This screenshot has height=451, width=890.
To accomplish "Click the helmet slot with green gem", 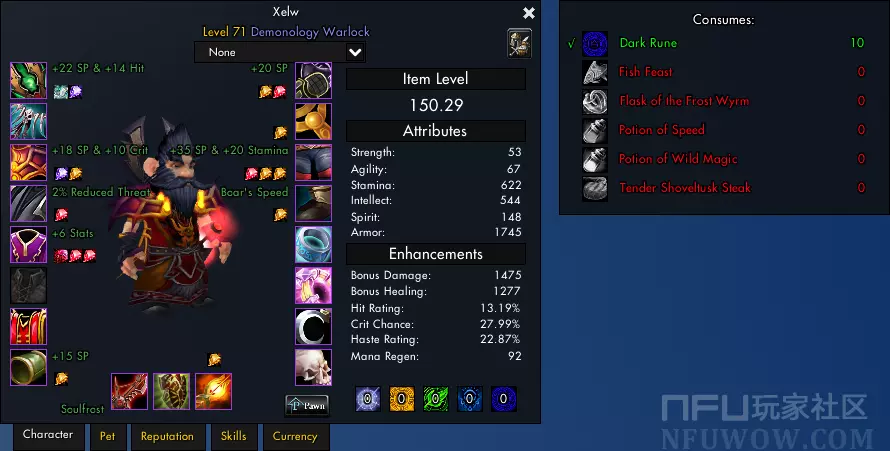I will 28,80.
